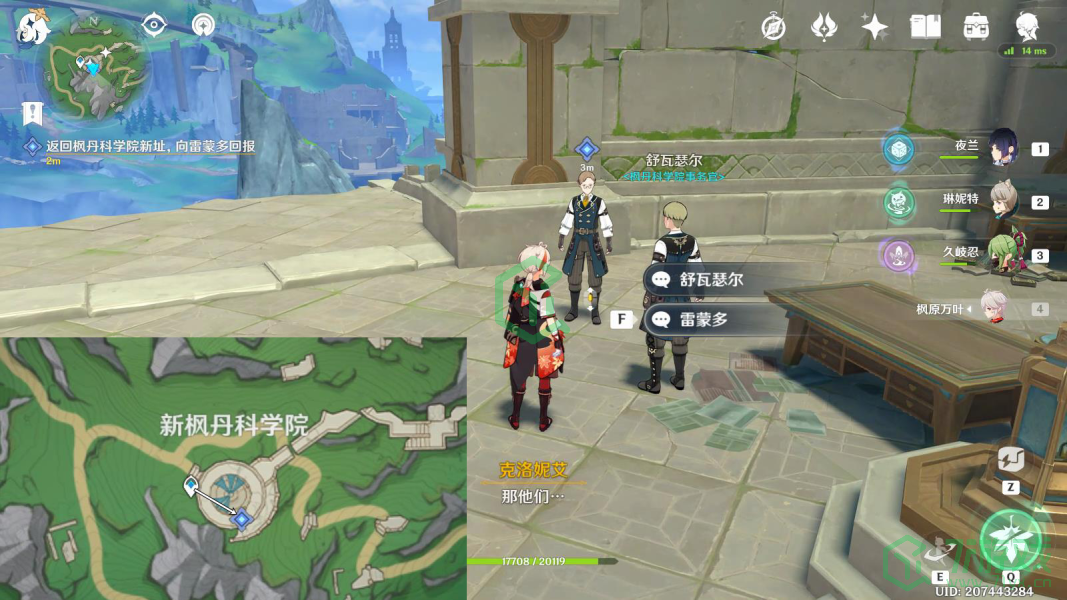Open the Paimon main menu

[x=33, y=26]
